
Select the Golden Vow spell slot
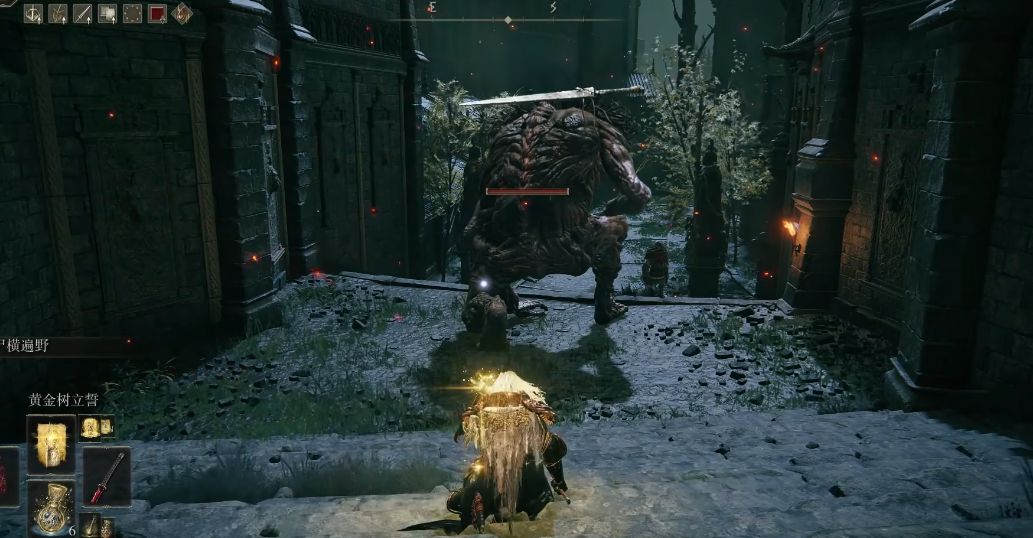click(51, 443)
